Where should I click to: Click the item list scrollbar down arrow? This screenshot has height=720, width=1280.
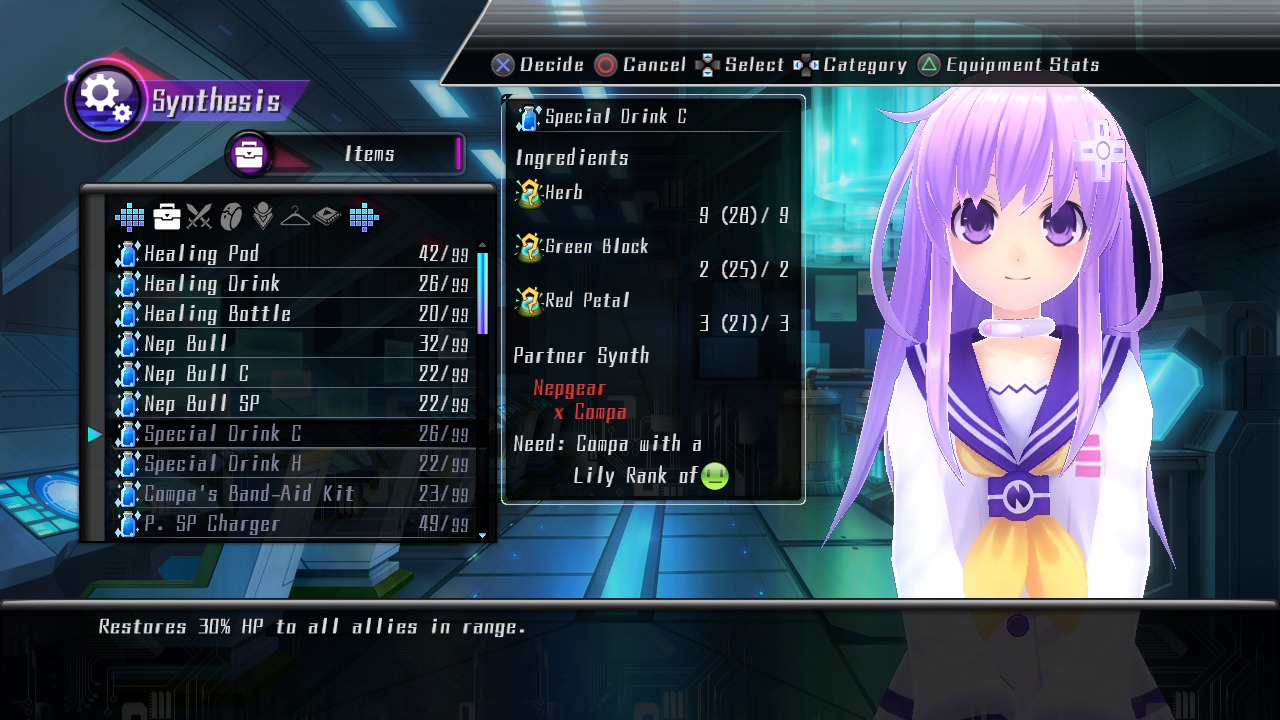[482, 535]
